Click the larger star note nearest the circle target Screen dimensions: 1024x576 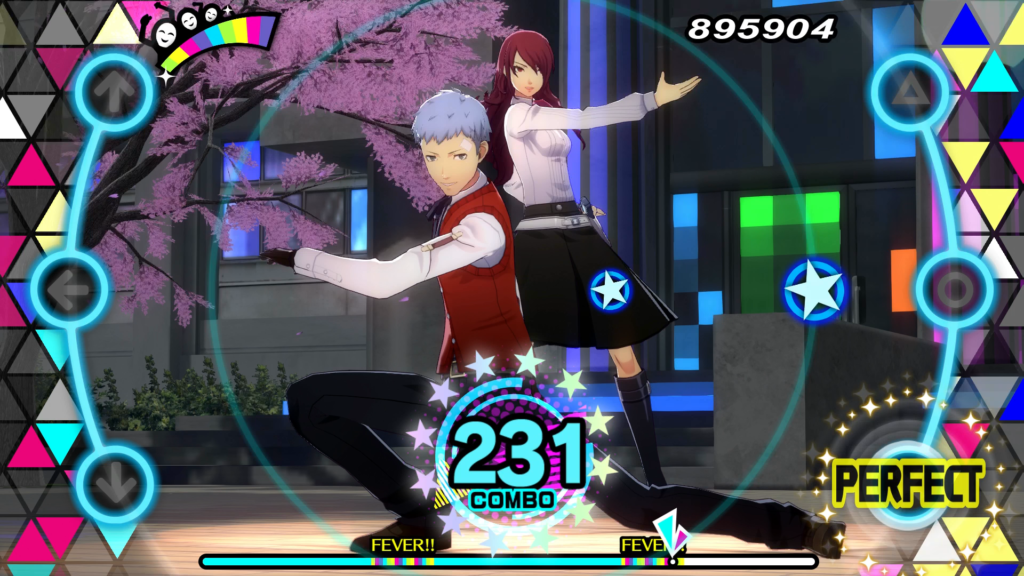(x=813, y=291)
